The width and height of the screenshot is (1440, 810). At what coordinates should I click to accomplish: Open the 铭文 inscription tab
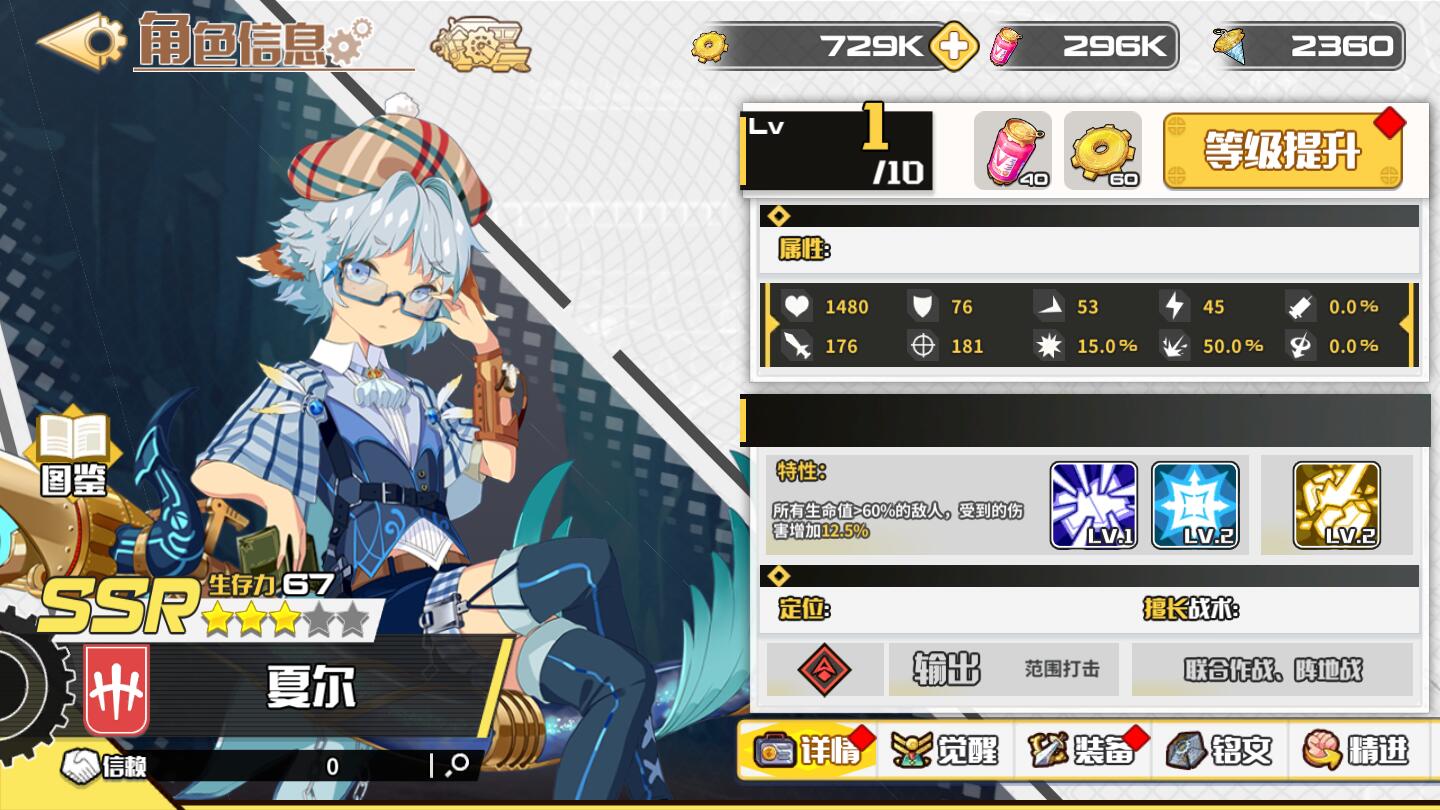point(1220,749)
